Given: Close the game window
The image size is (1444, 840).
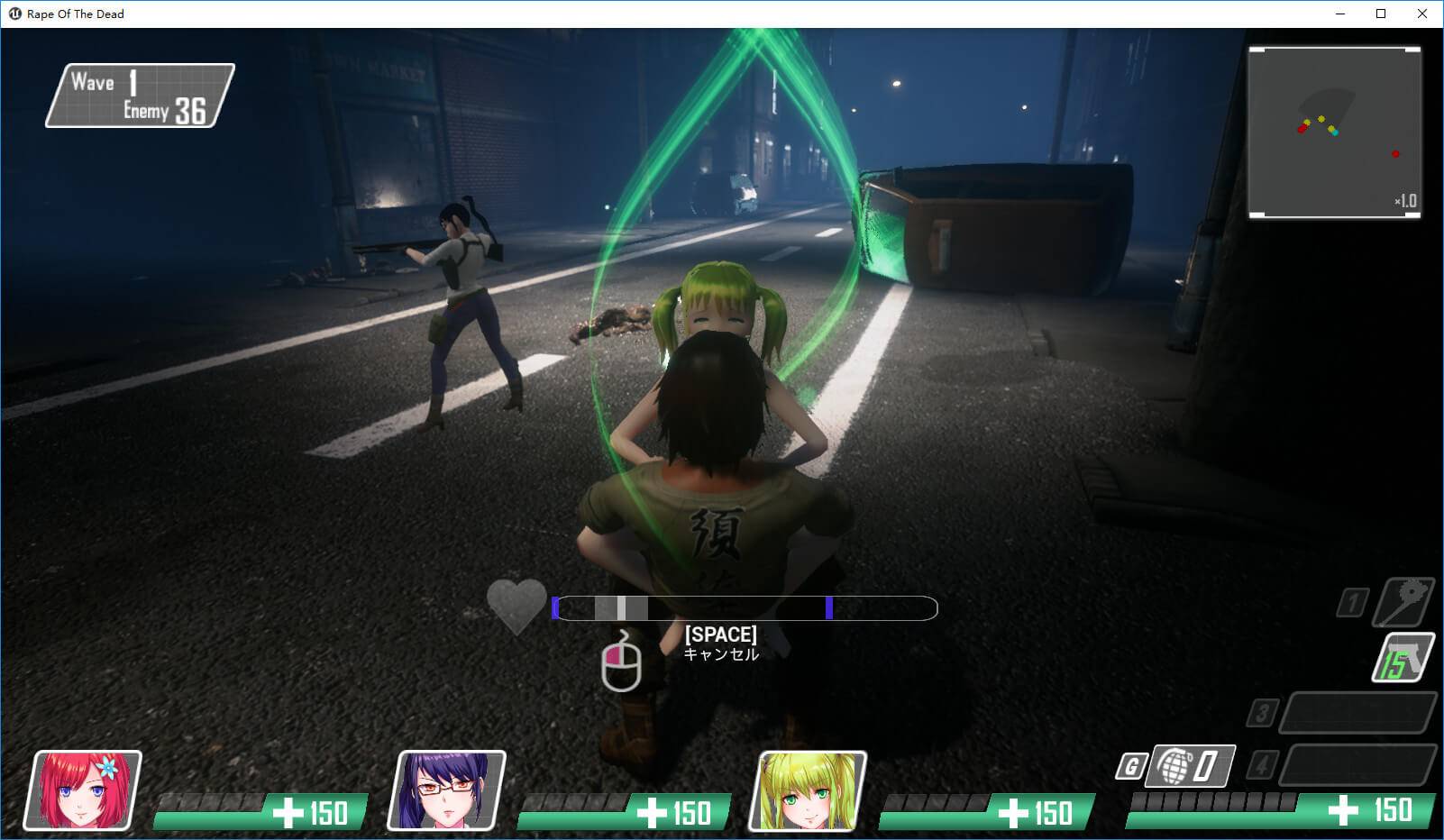Looking at the screenshot, I should (1422, 14).
